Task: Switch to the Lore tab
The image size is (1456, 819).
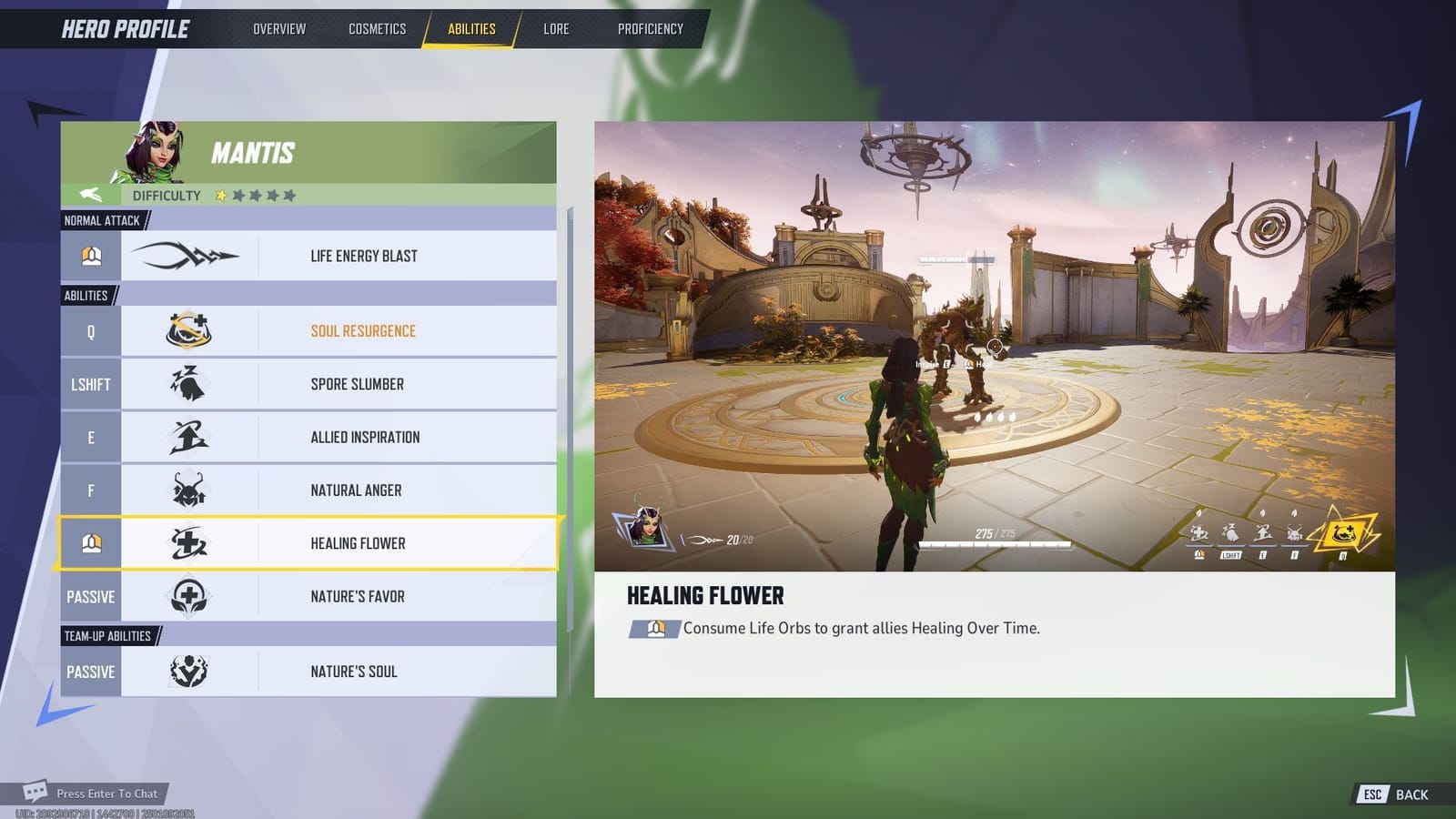Action: point(556,28)
